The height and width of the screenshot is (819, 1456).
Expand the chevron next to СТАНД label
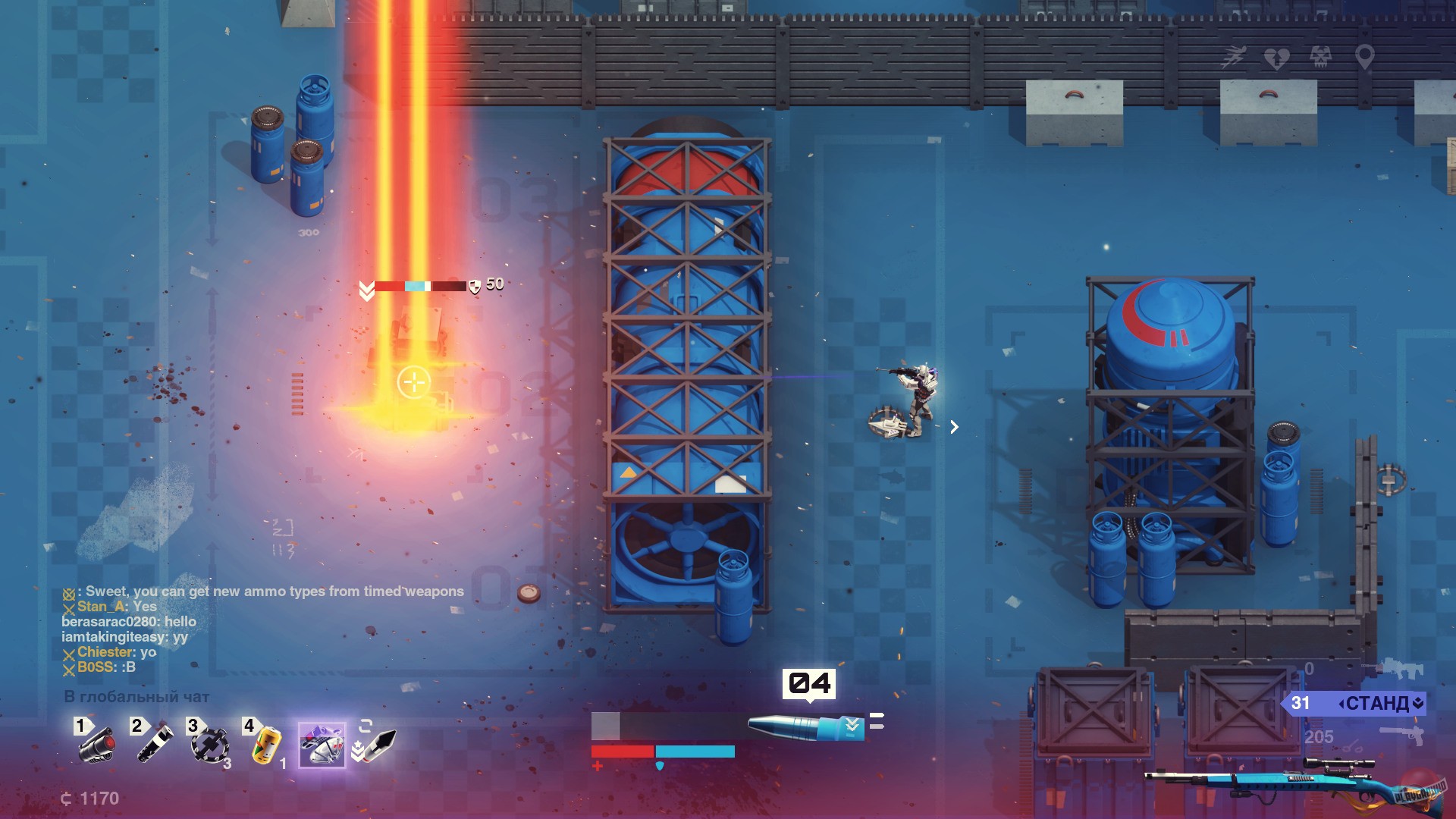coord(1417,703)
